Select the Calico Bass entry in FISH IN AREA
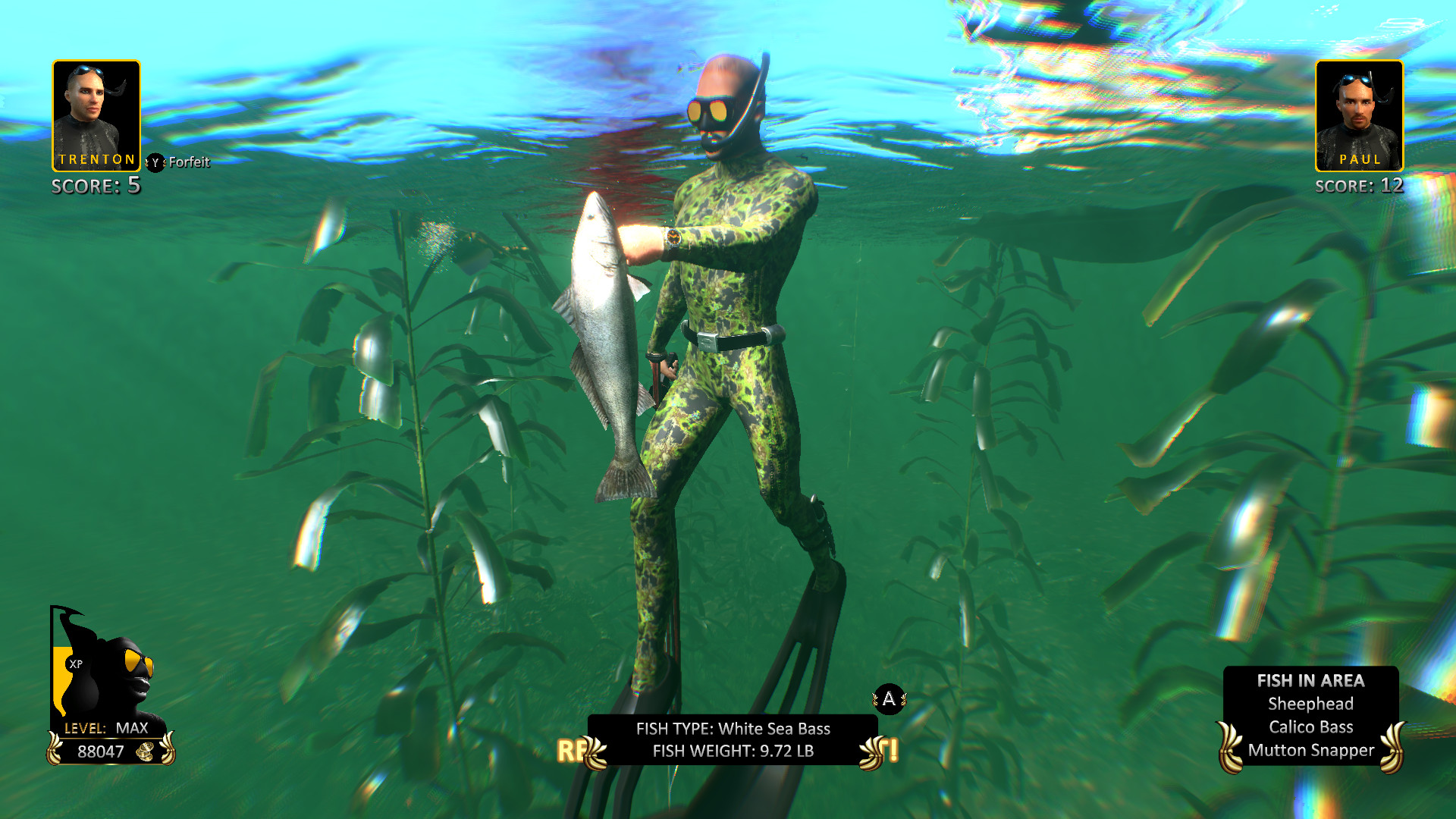1456x819 pixels. coord(1313,726)
